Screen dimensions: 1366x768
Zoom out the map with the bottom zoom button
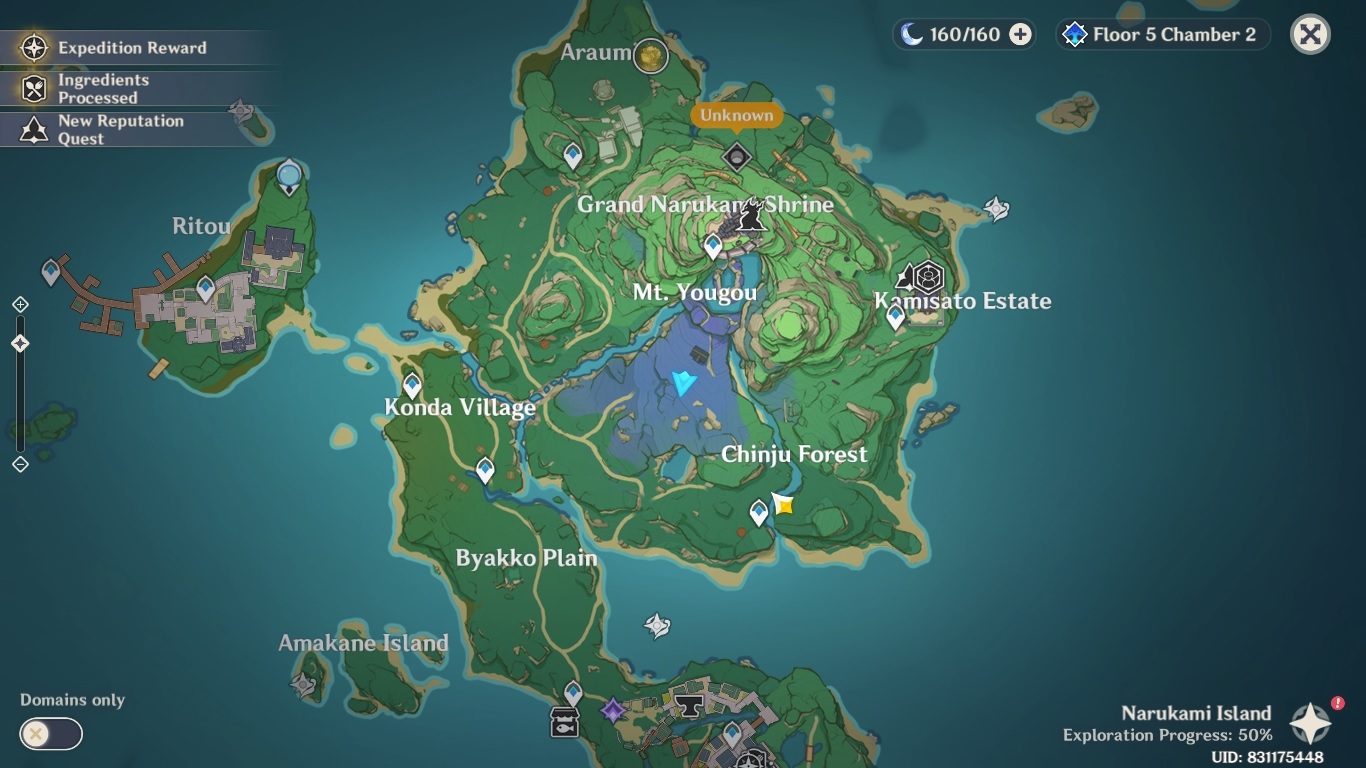click(x=20, y=464)
